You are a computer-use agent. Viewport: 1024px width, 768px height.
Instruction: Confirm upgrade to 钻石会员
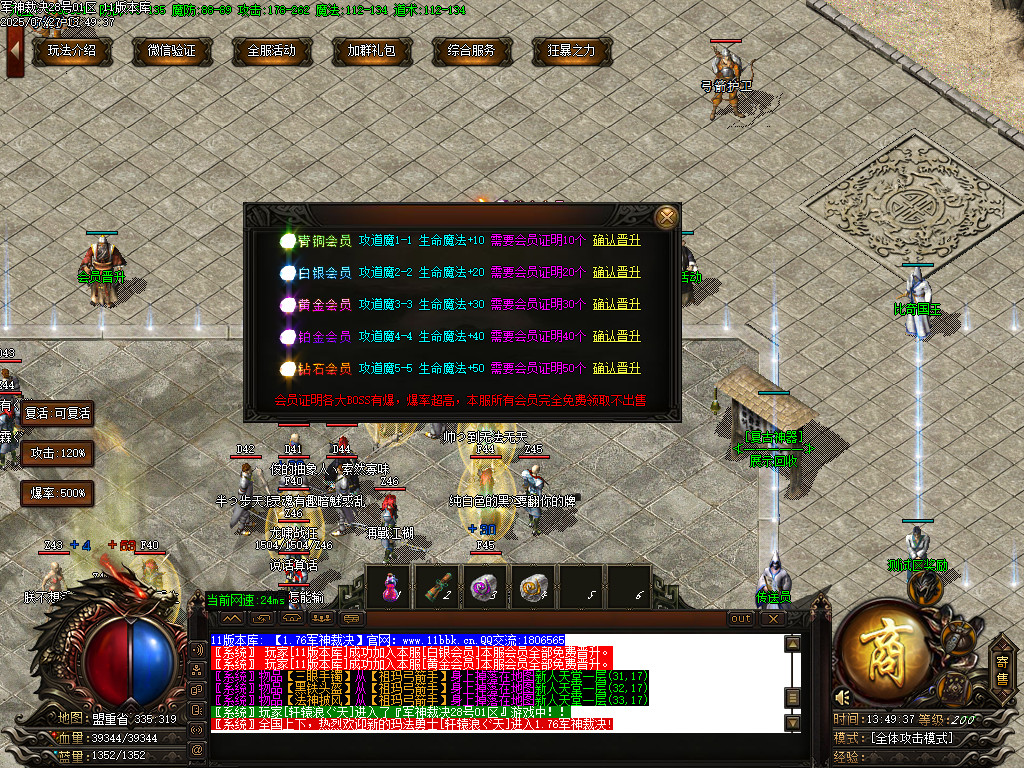click(616, 369)
